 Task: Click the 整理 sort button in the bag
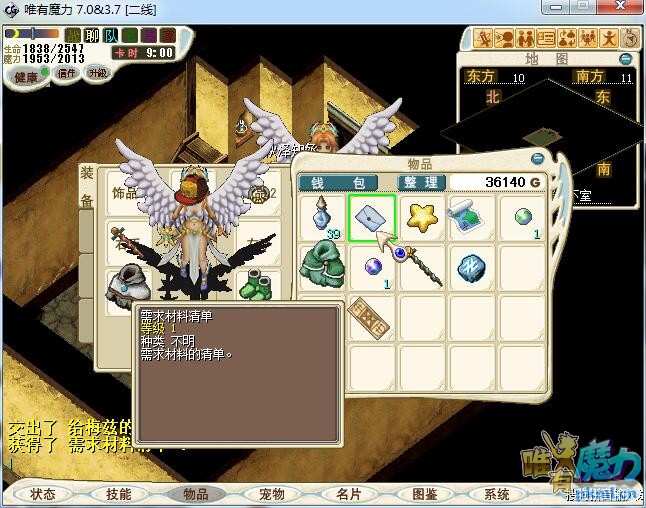pos(420,183)
